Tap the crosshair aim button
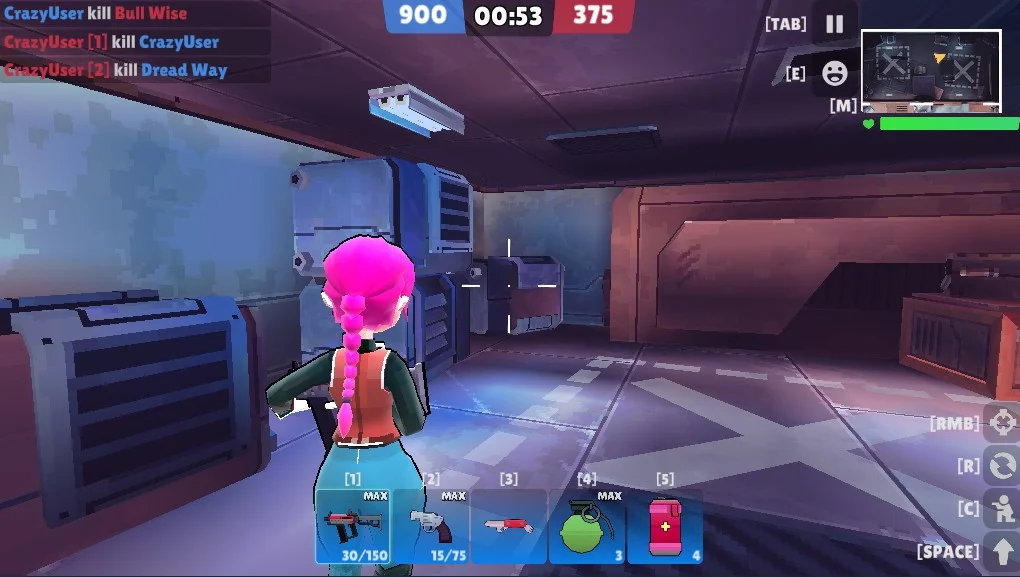This screenshot has width=1020, height=577. click(x=1001, y=423)
